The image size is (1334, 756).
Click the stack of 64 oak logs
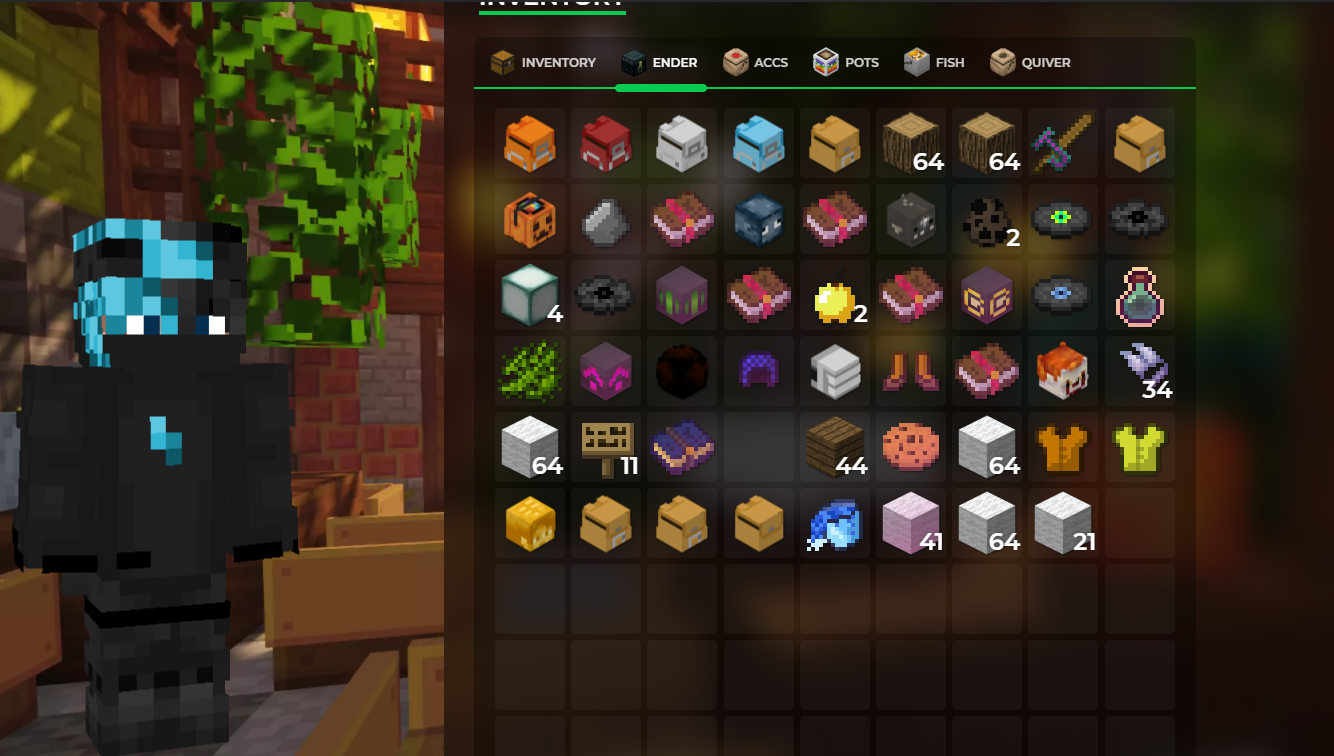coord(910,144)
